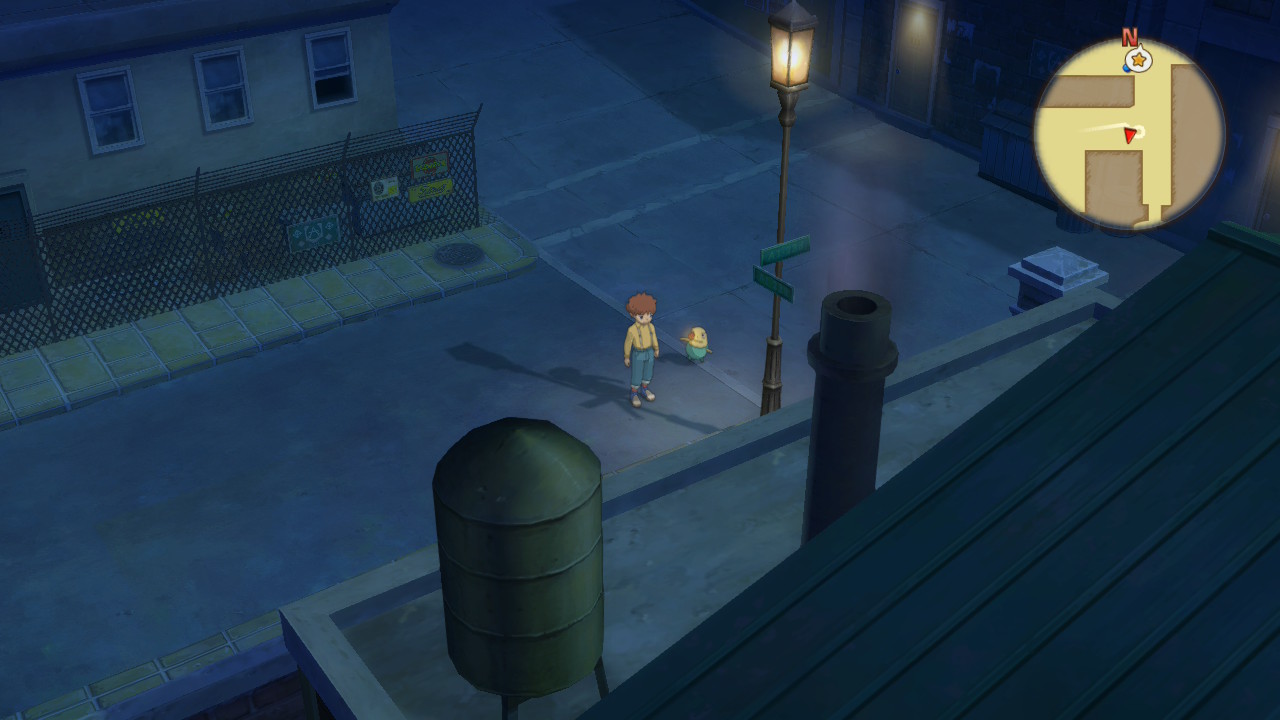Click the circular minimap

tap(1129, 134)
